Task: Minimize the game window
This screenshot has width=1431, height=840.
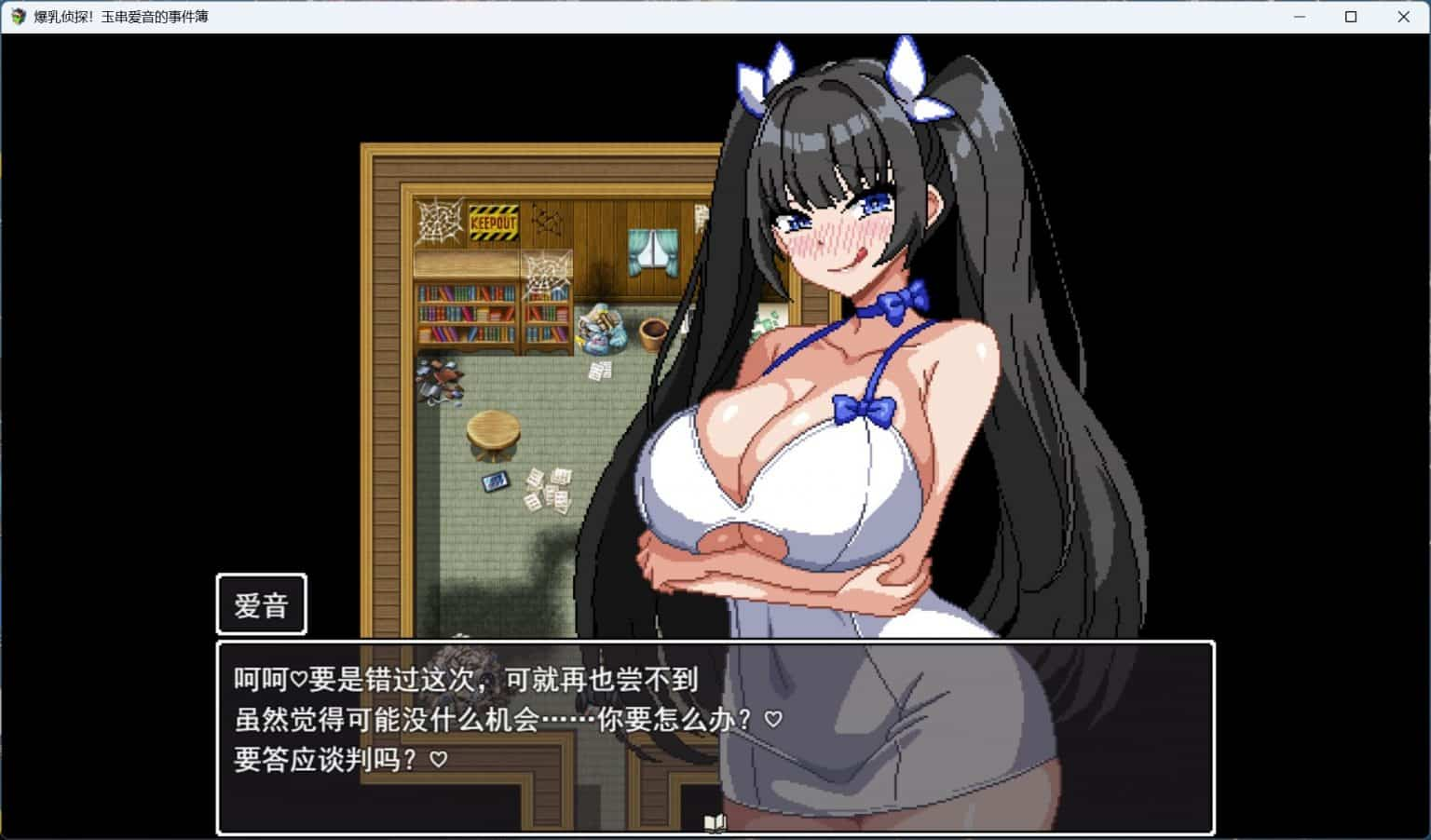Action: point(1299,16)
